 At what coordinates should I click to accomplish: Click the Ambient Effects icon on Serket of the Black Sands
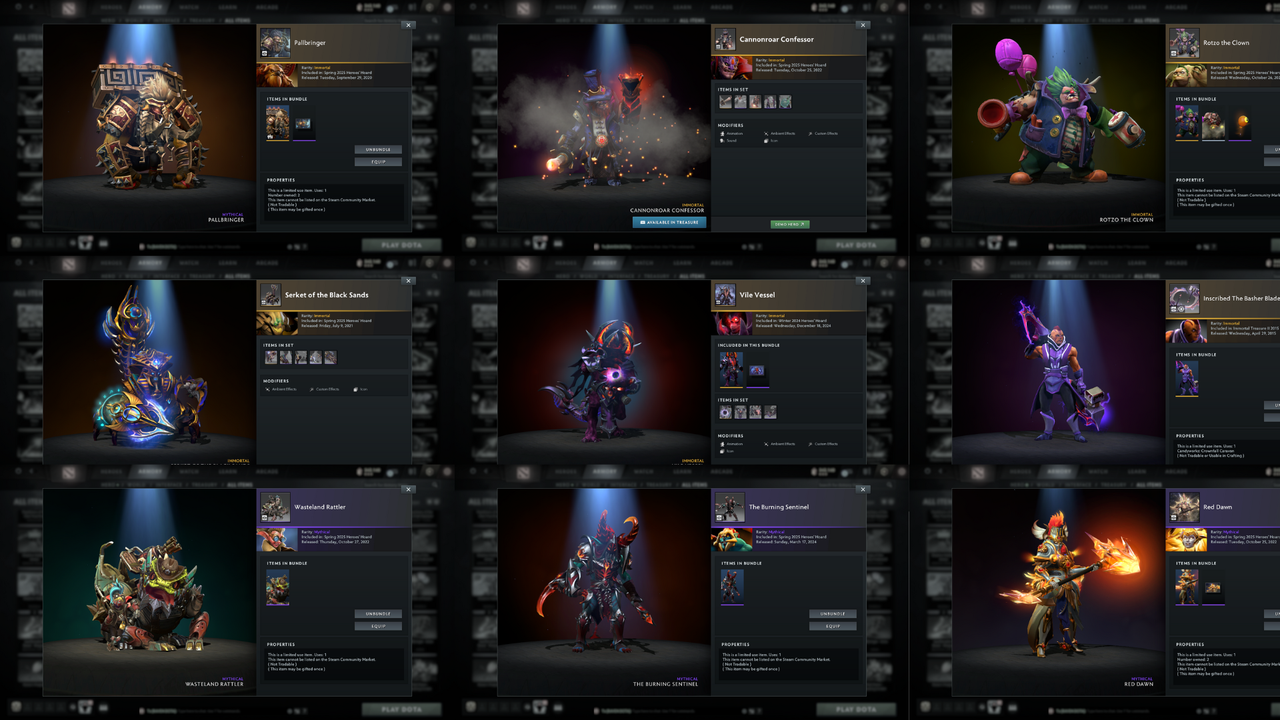268,389
